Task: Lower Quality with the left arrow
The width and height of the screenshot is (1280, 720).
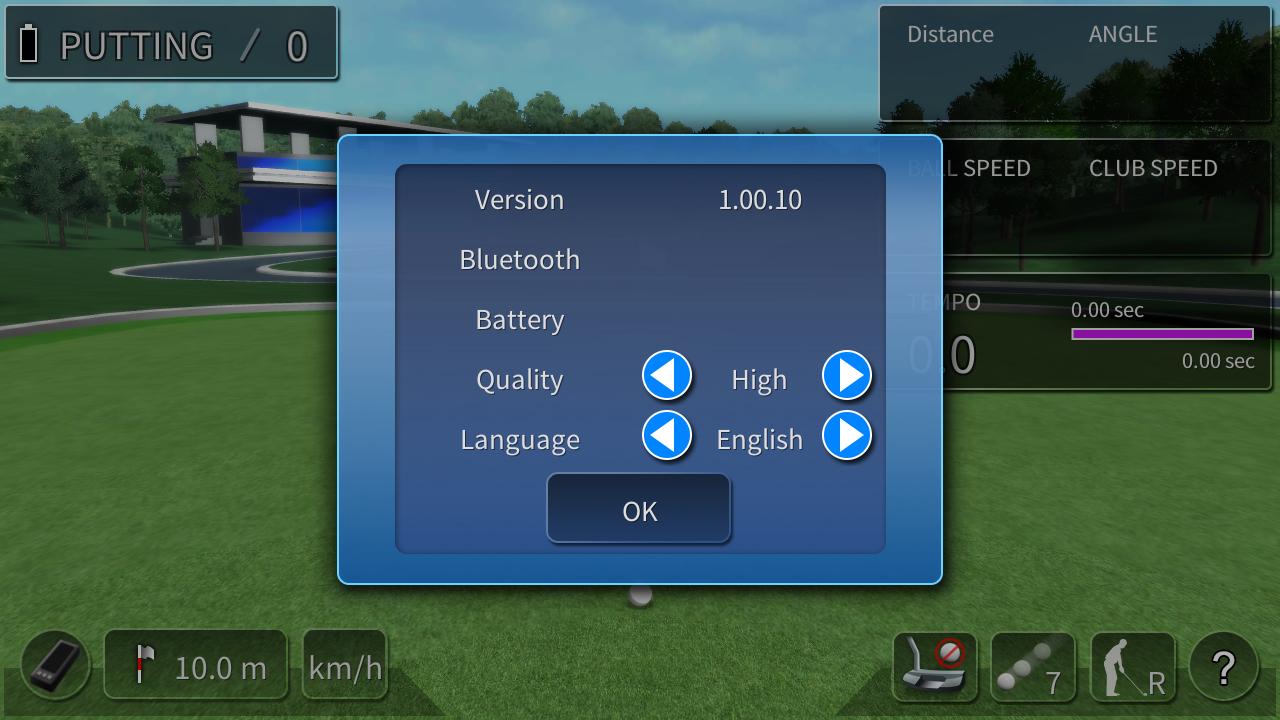Action: [x=667, y=376]
